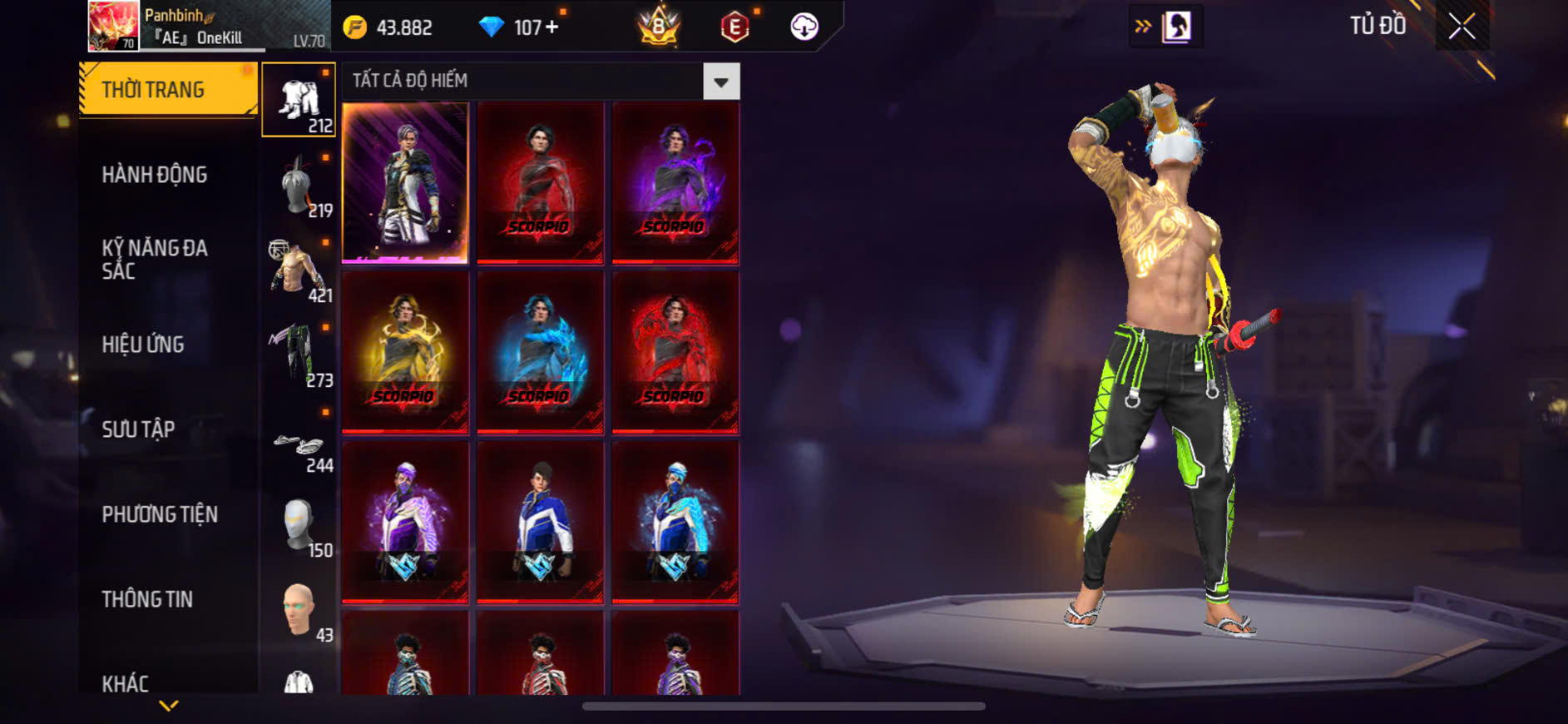Select the yellow Scorpio outfit bundle

tap(405, 352)
